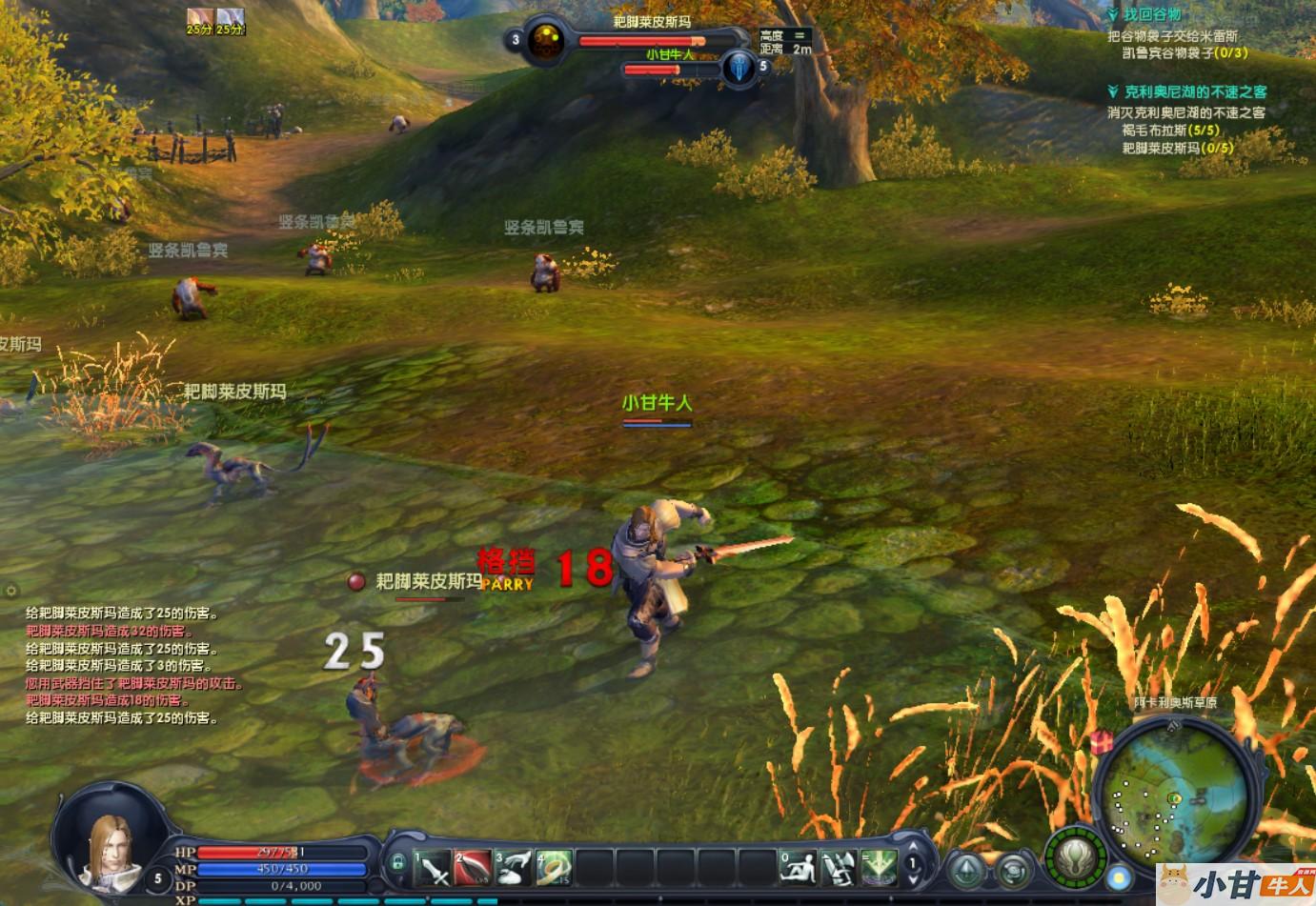The height and width of the screenshot is (906, 1316).
Task: Activate the golden ring skill in slot 4
Action: (553, 866)
